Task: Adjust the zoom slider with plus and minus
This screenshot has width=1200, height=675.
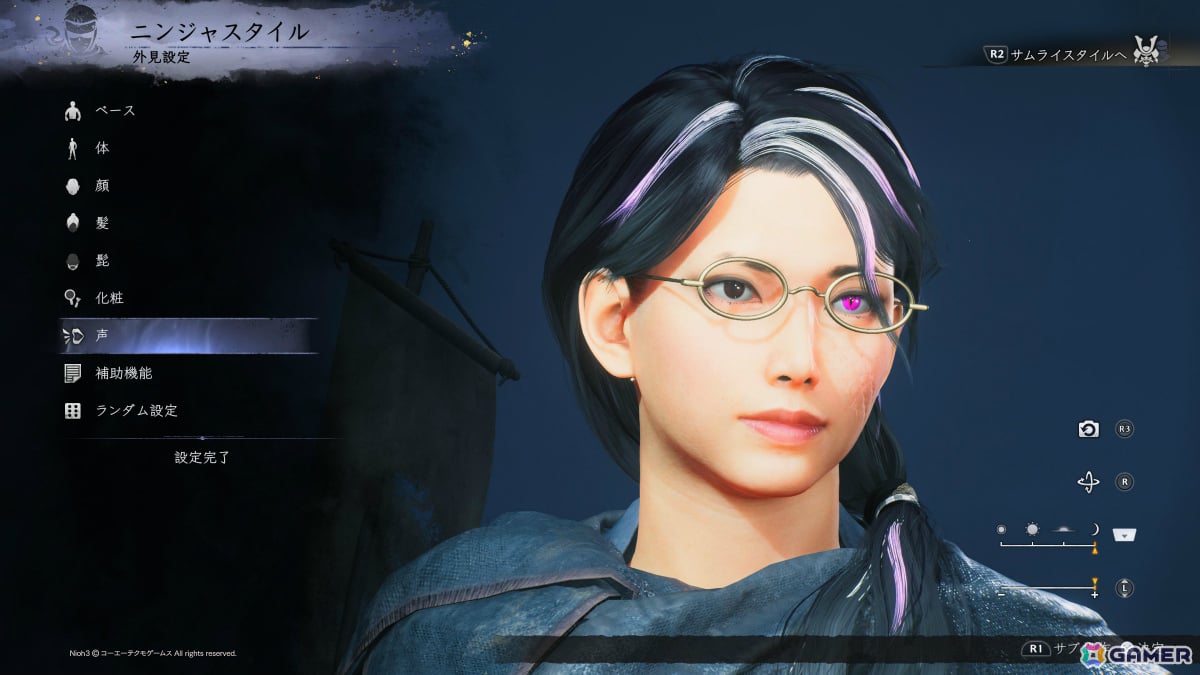Action: click(x=1048, y=588)
